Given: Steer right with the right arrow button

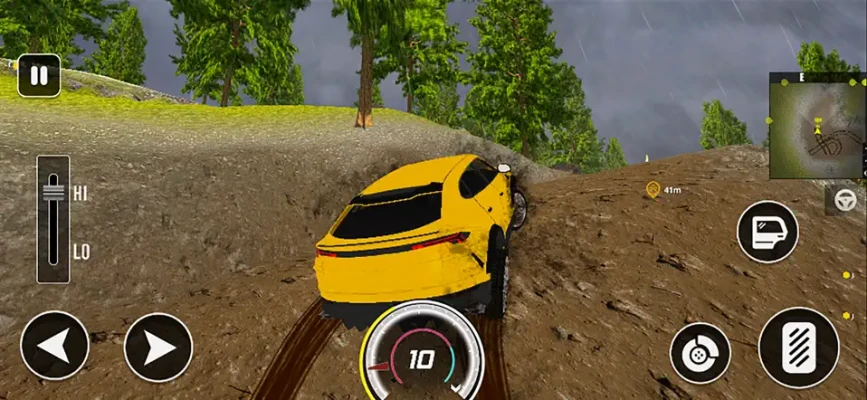Looking at the screenshot, I should (157, 347).
